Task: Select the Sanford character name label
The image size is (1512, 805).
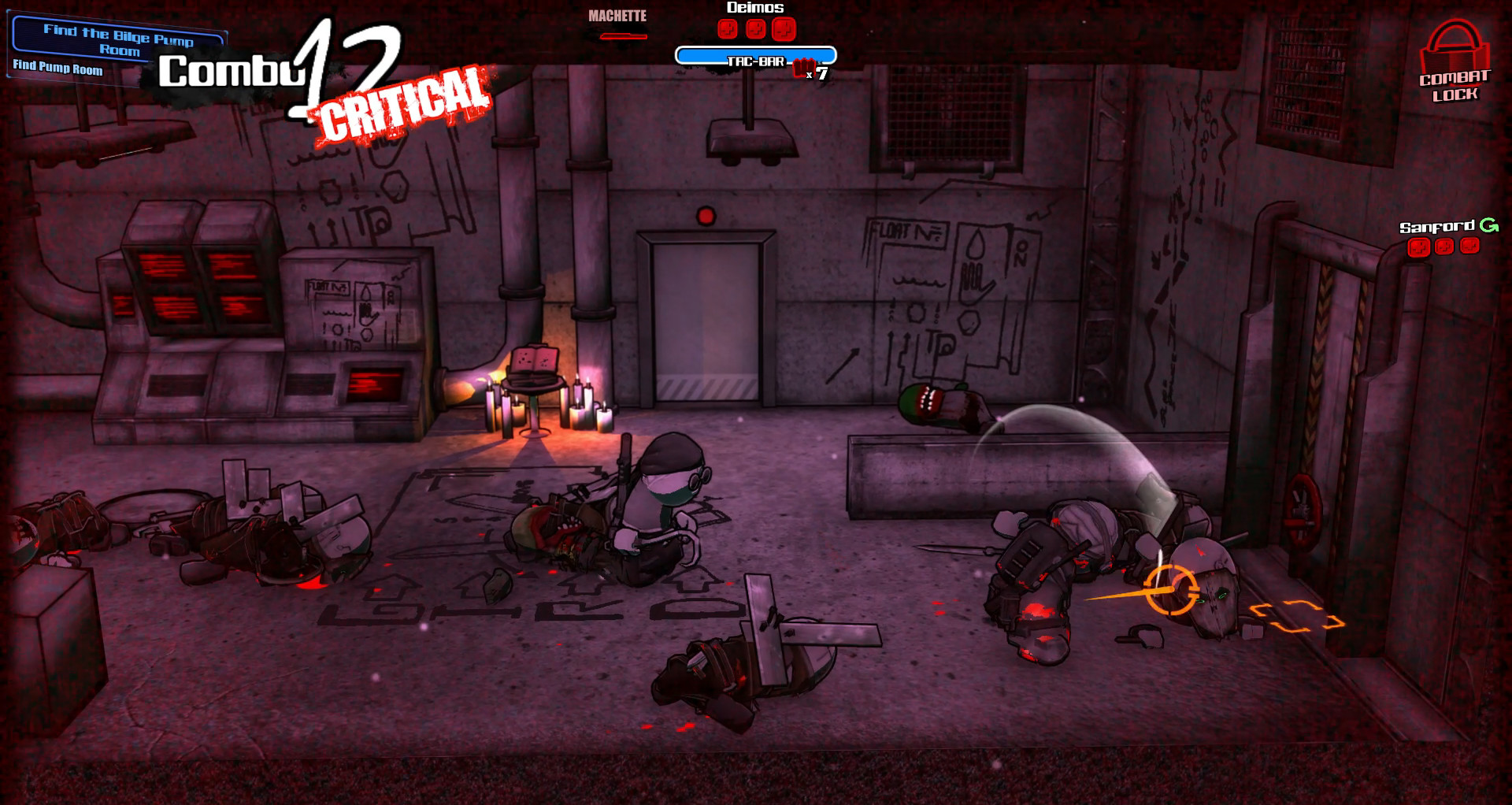Action: point(1437,226)
